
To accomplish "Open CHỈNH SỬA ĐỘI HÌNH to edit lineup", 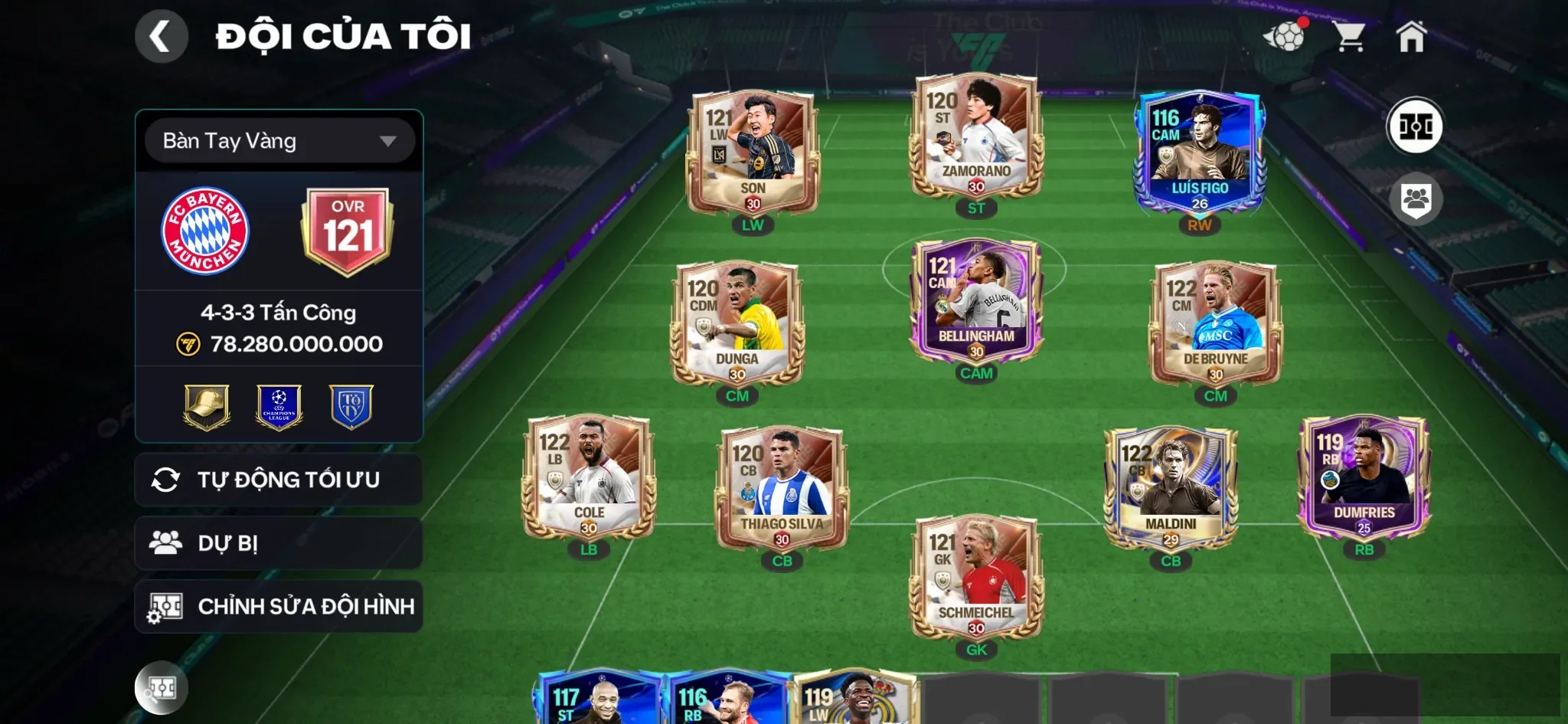I will (279, 606).
